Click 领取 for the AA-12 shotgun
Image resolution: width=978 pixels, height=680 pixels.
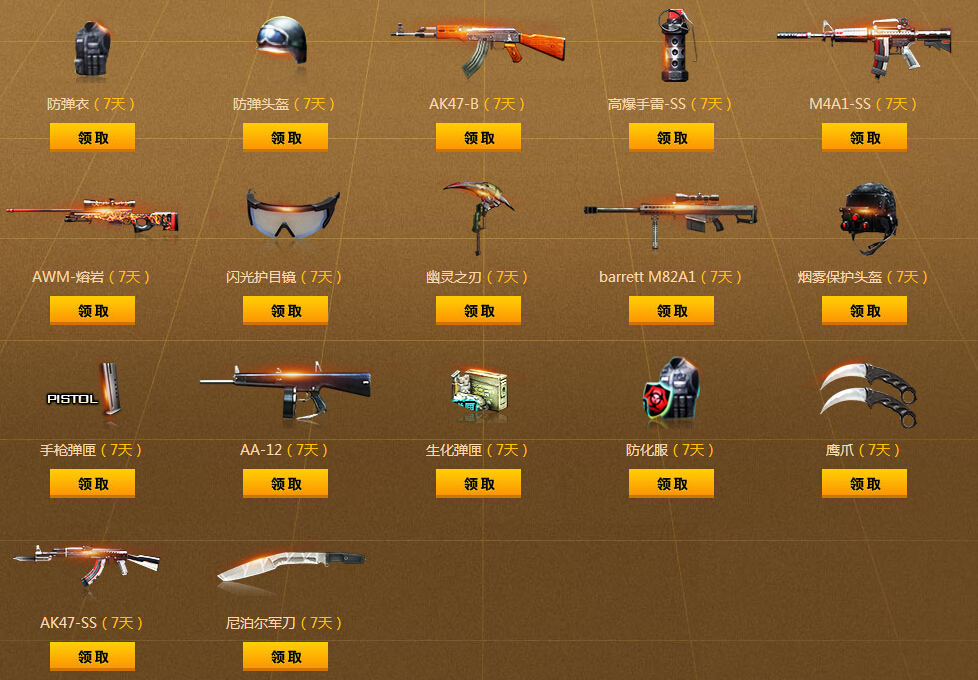coord(285,484)
